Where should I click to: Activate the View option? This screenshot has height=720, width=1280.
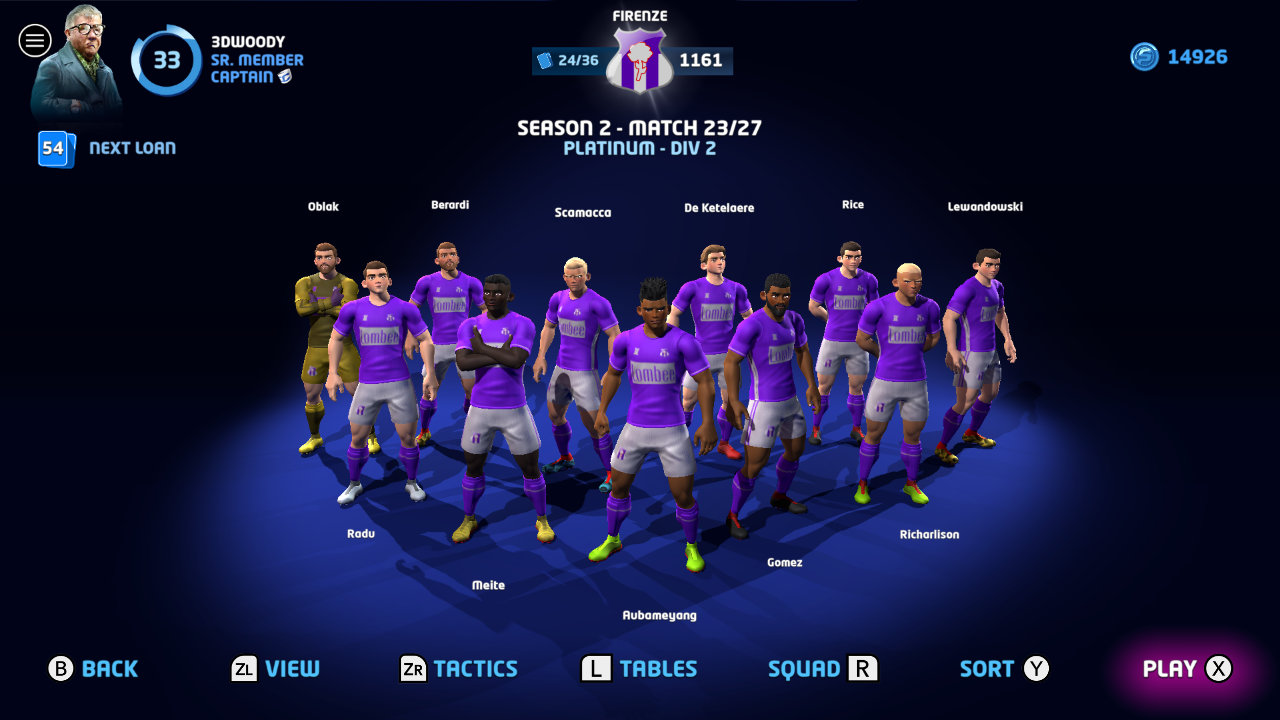click(x=275, y=668)
